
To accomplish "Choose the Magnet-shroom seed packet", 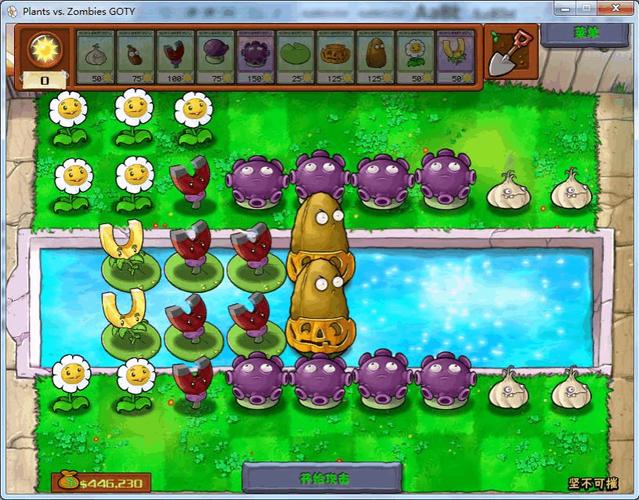I will click(x=176, y=56).
